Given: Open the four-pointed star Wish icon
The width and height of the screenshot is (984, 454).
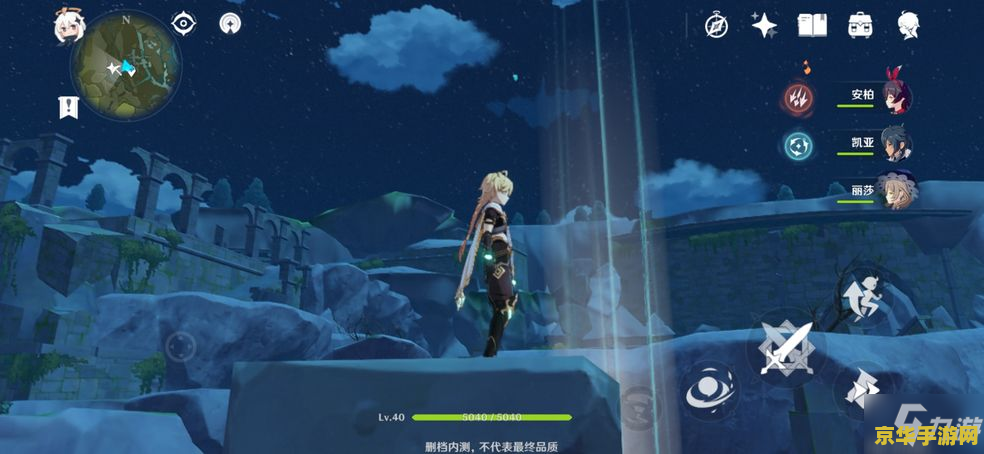Looking at the screenshot, I should [x=764, y=26].
